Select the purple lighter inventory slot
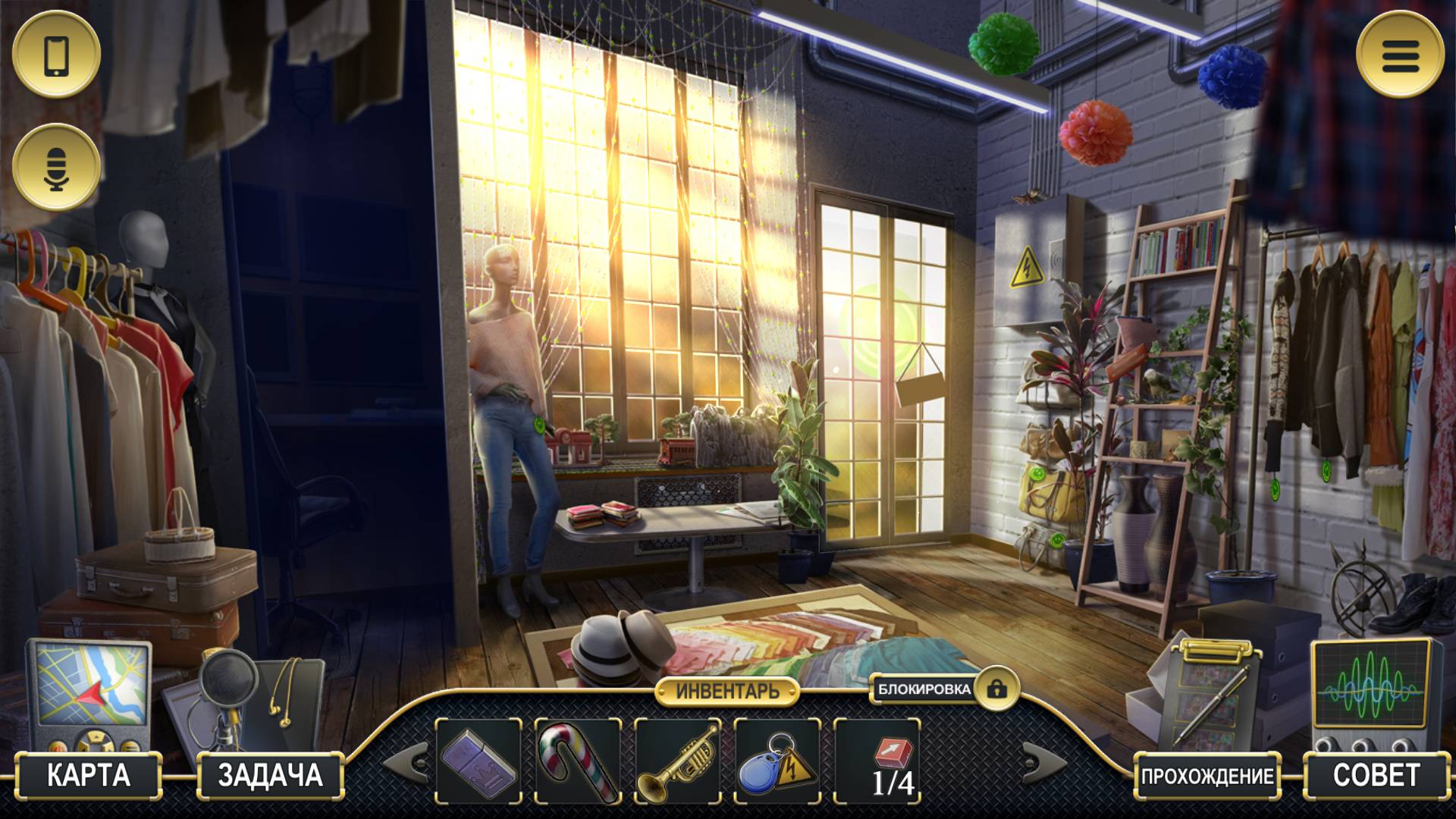The width and height of the screenshot is (1456, 819). [x=479, y=761]
